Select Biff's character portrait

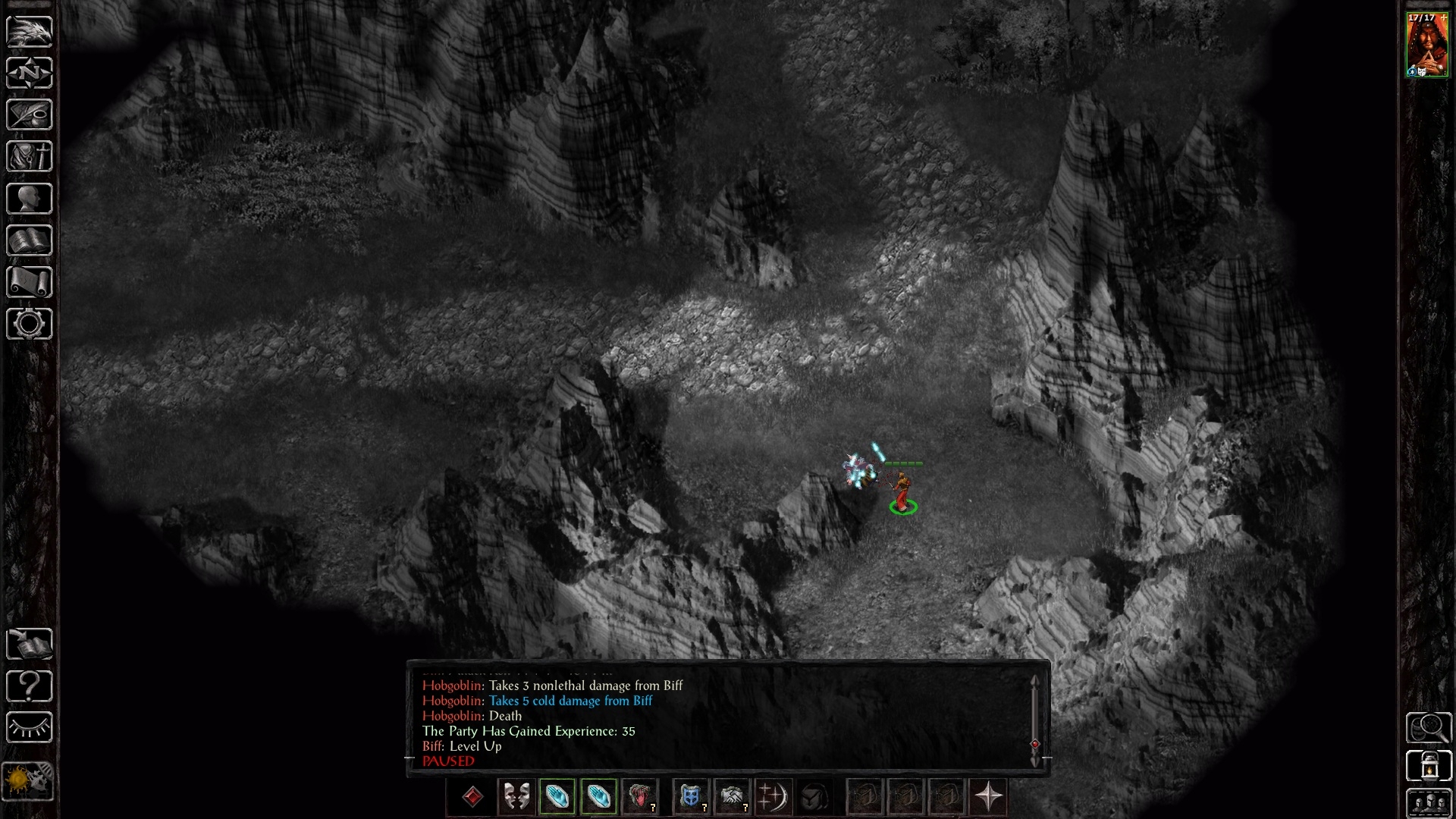[1427, 45]
